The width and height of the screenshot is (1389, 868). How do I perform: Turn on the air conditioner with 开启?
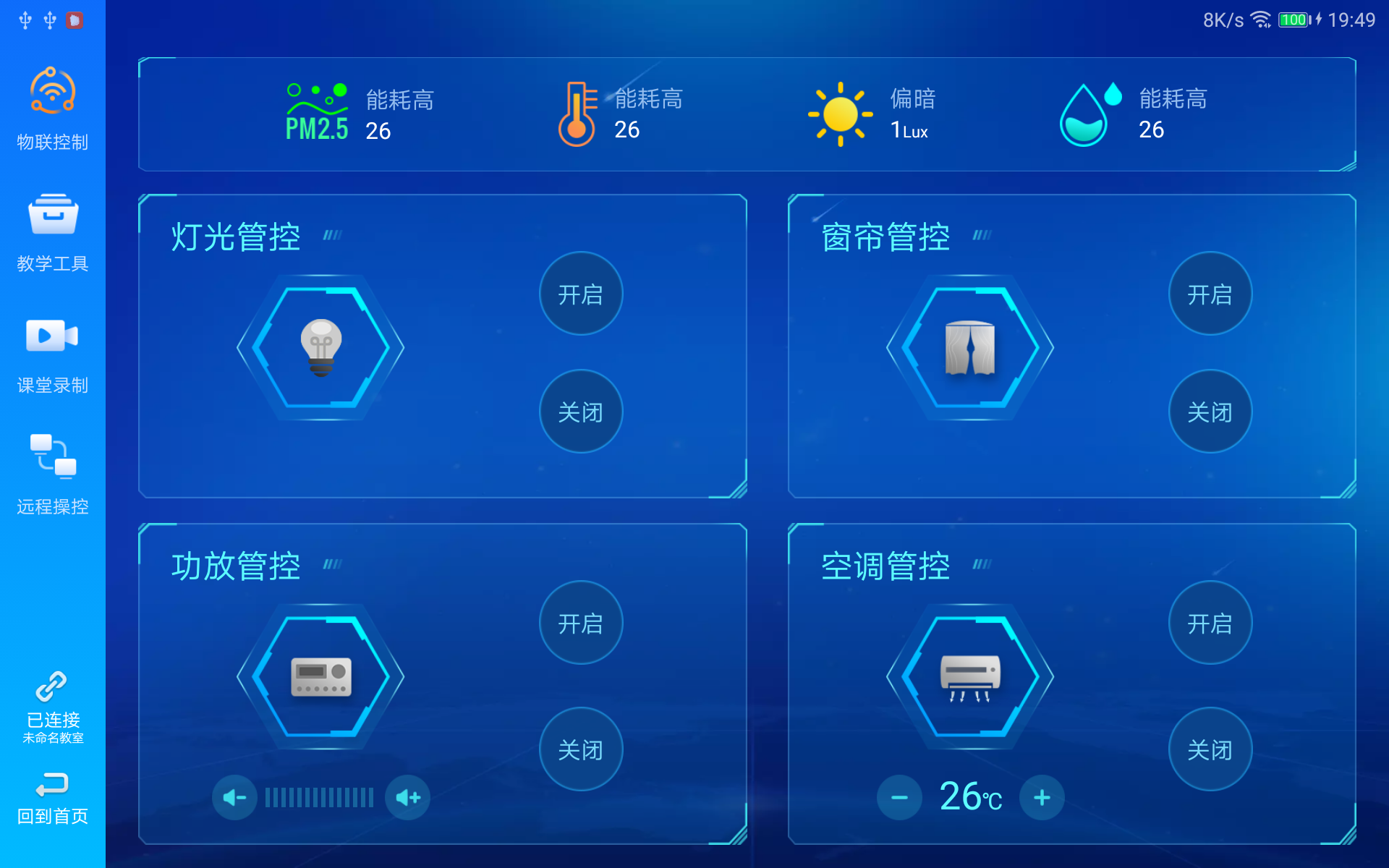click(1210, 623)
